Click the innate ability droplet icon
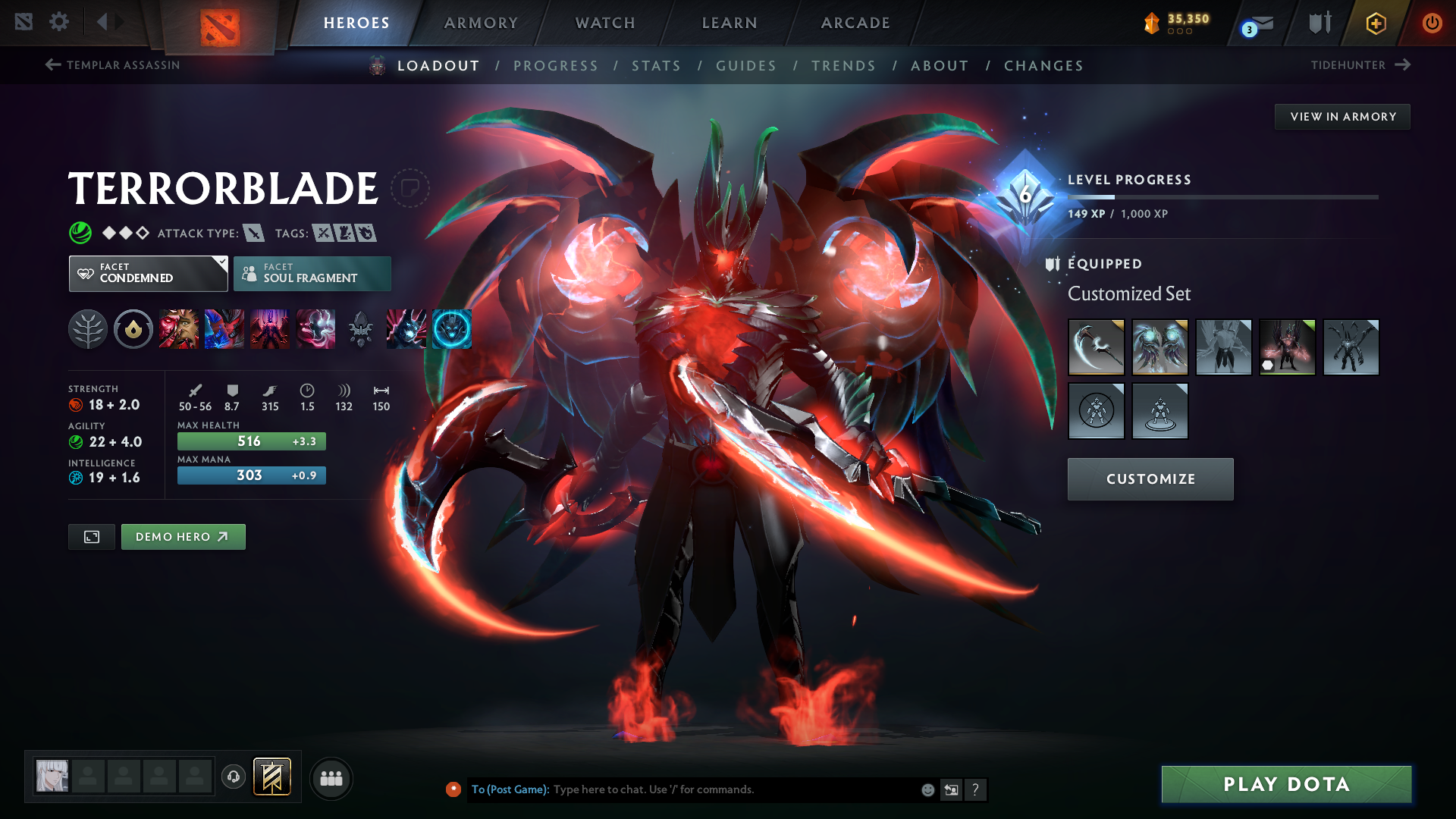 pyautogui.click(x=133, y=329)
